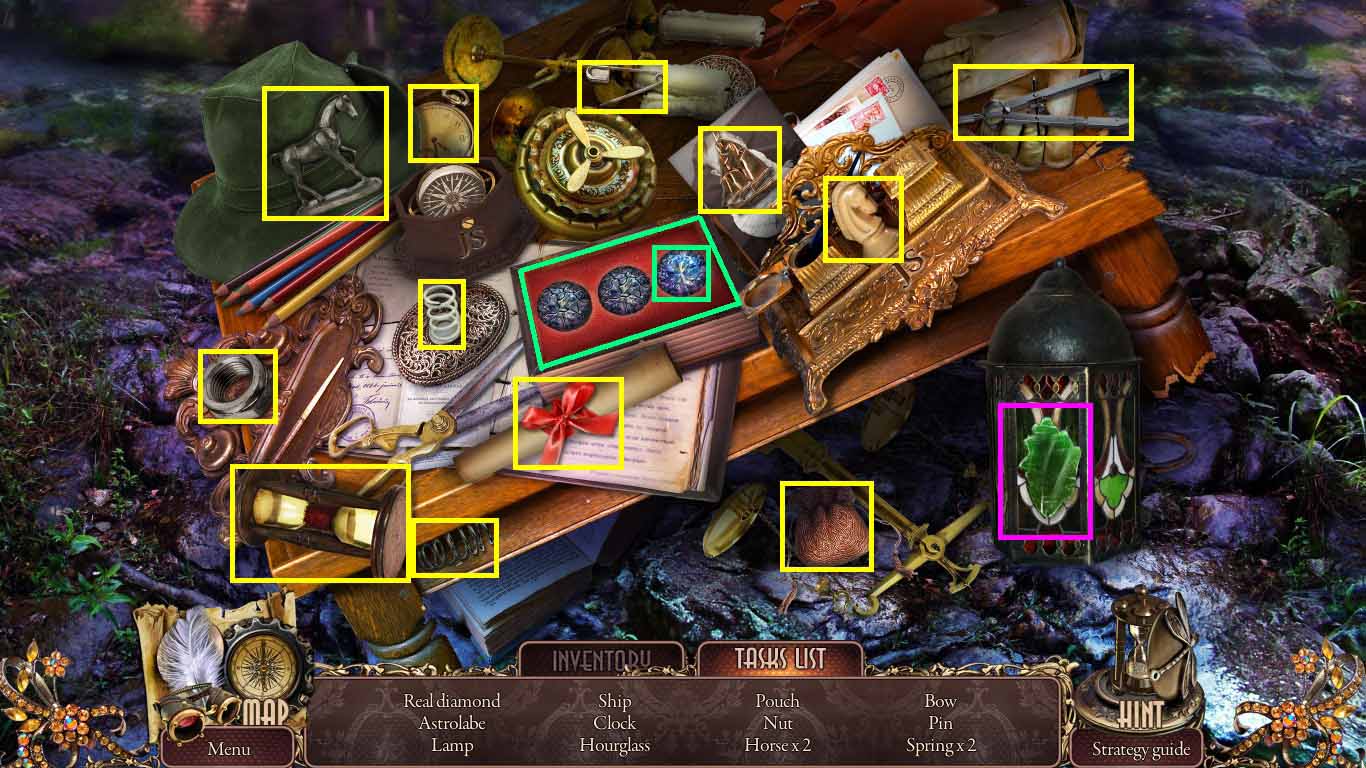Pick up the brass bell on the papers
This screenshot has height=768, width=1366.
pyautogui.click(x=738, y=170)
